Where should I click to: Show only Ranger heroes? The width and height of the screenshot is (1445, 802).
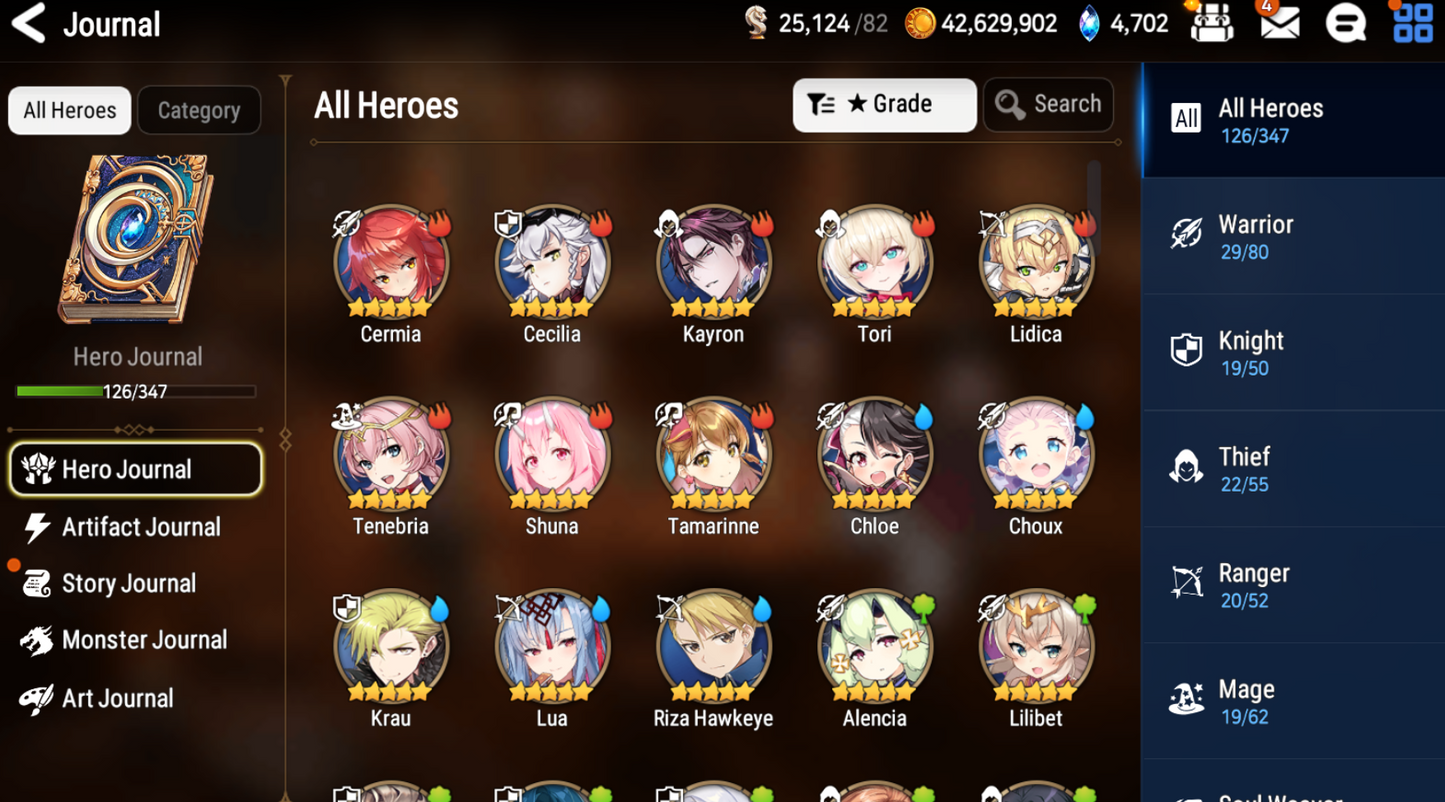tap(1292, 585)
